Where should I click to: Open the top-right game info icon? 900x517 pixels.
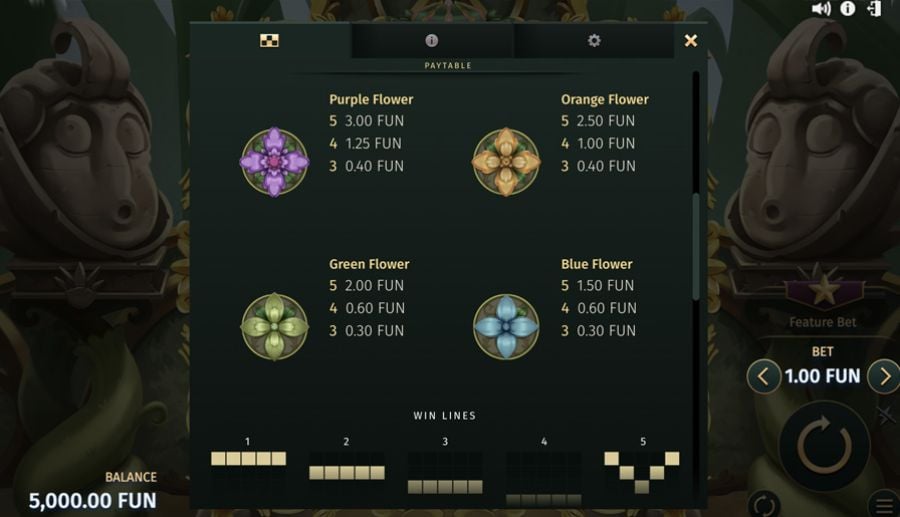coord(848,9)
